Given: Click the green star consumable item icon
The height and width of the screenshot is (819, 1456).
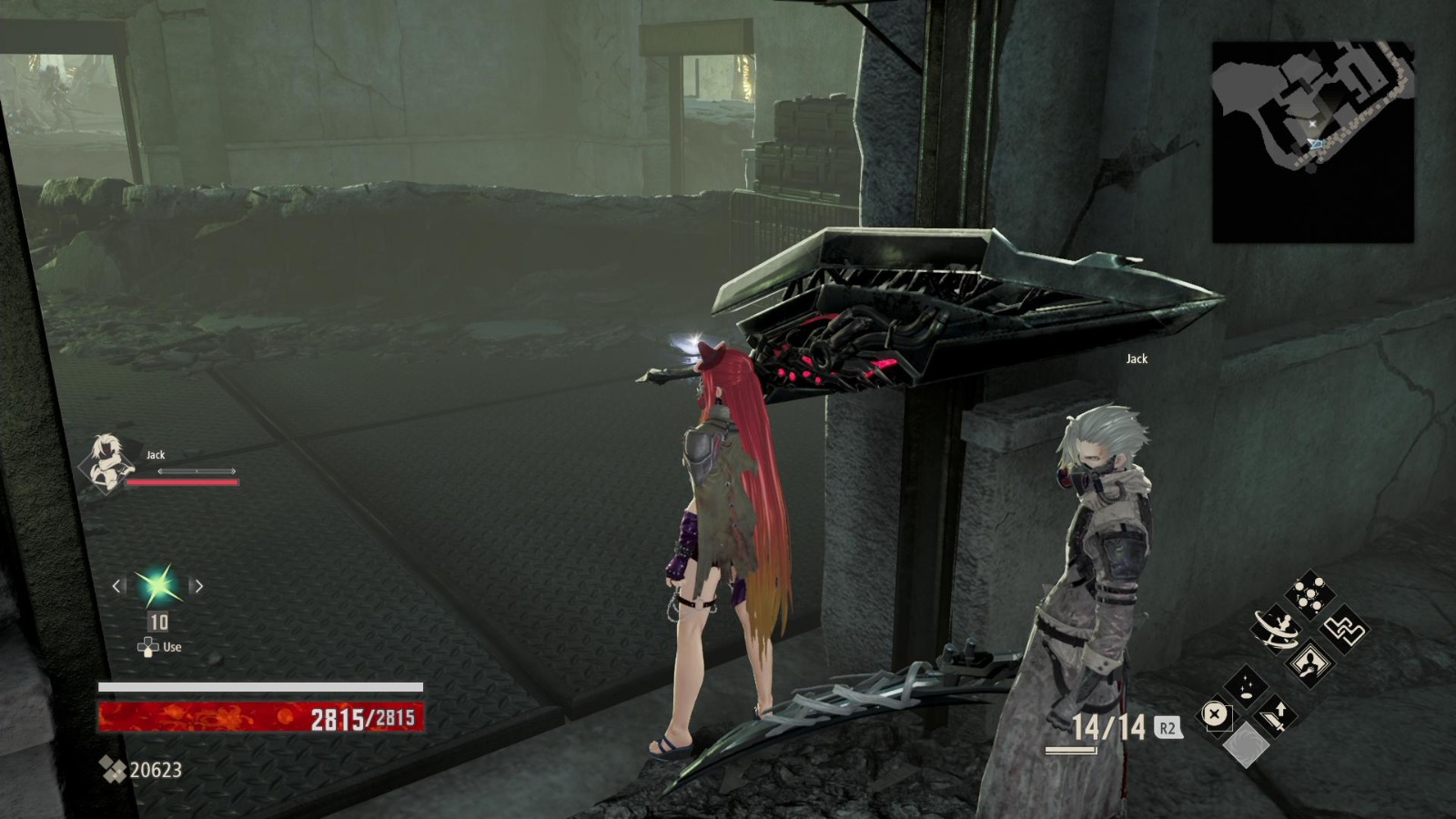Looking at the screenshot, I should [157, 587].
